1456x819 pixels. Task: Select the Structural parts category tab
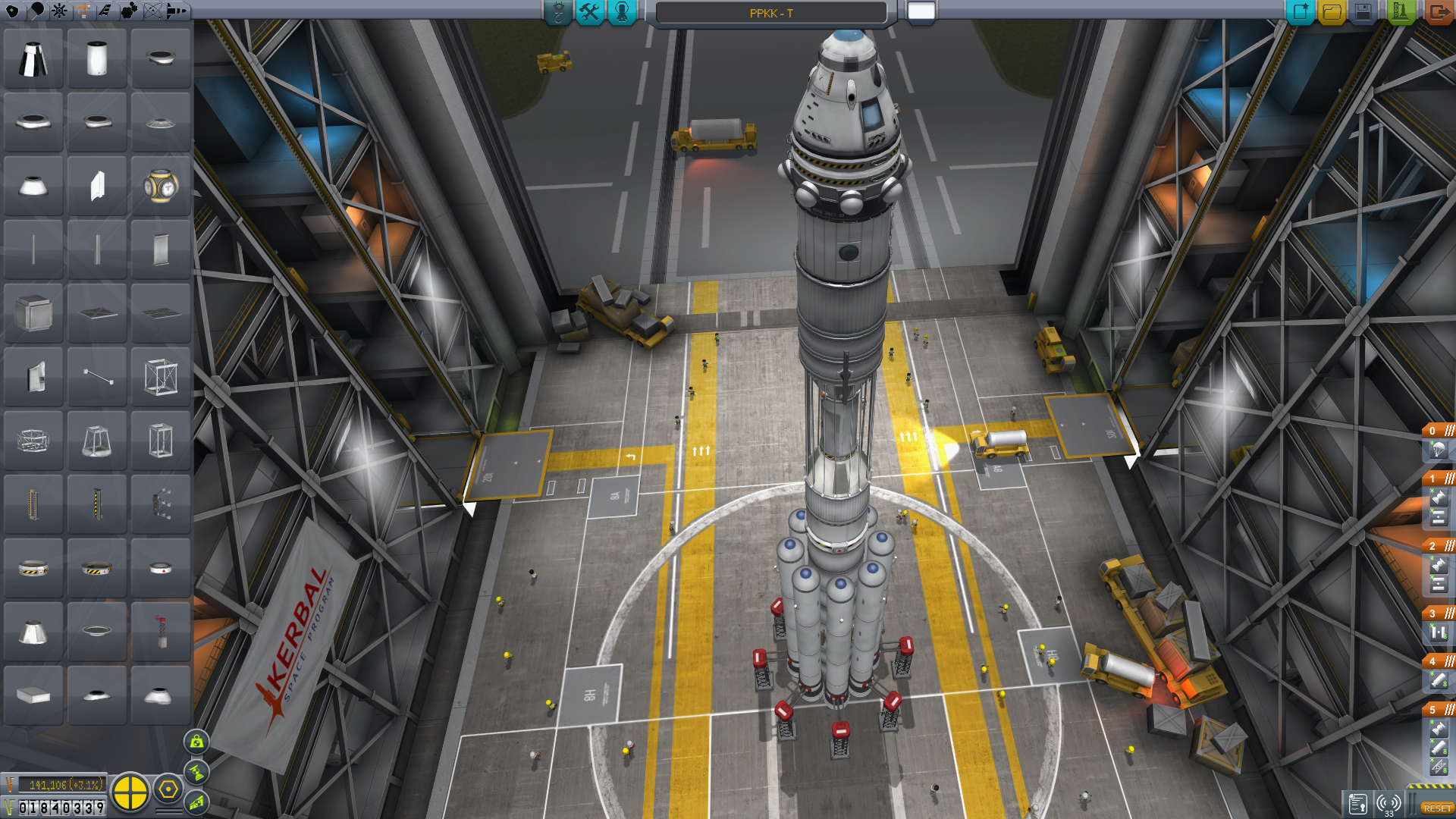(x=82, y=11)
